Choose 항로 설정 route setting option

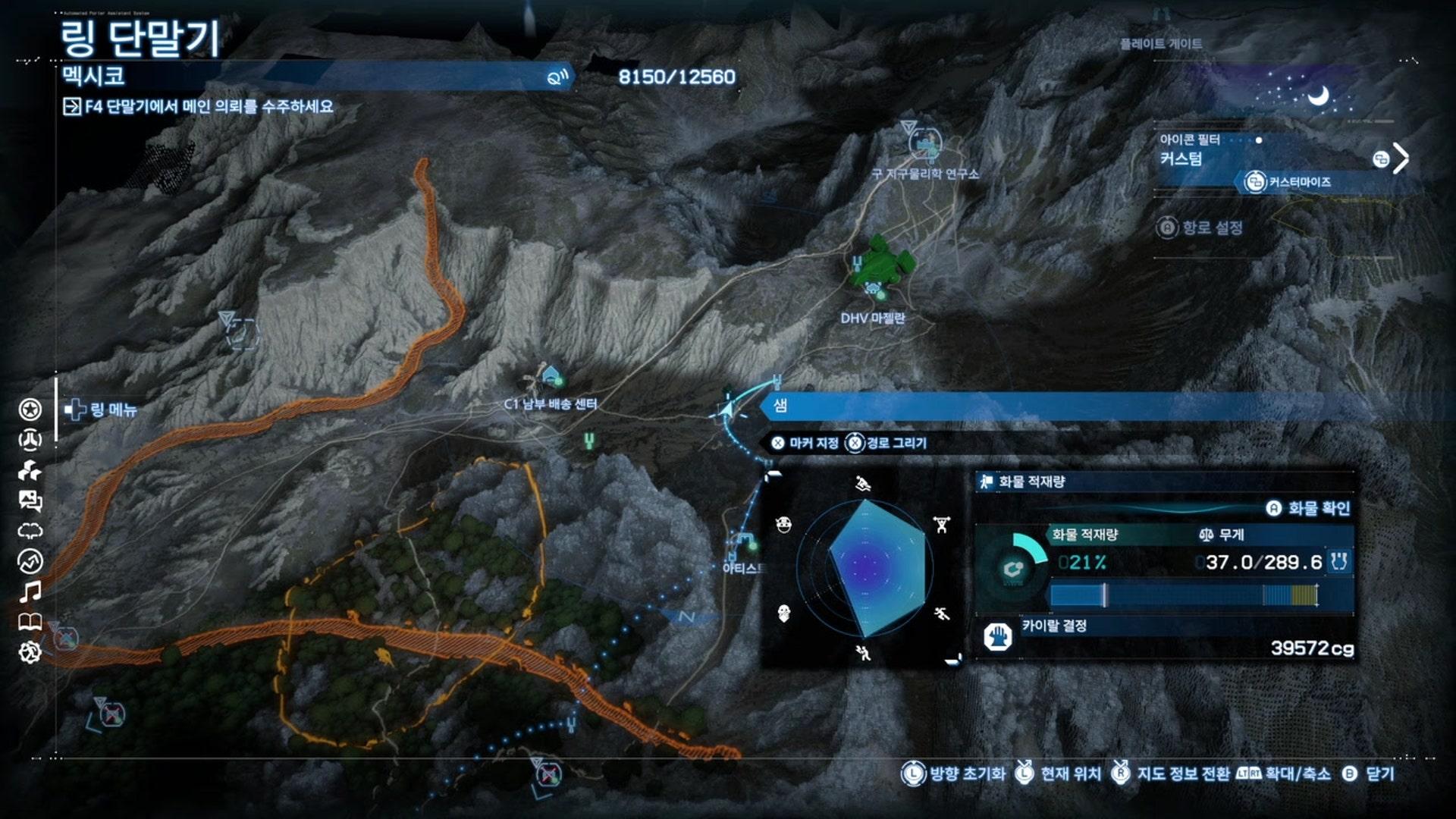(x=1201, y=227)
